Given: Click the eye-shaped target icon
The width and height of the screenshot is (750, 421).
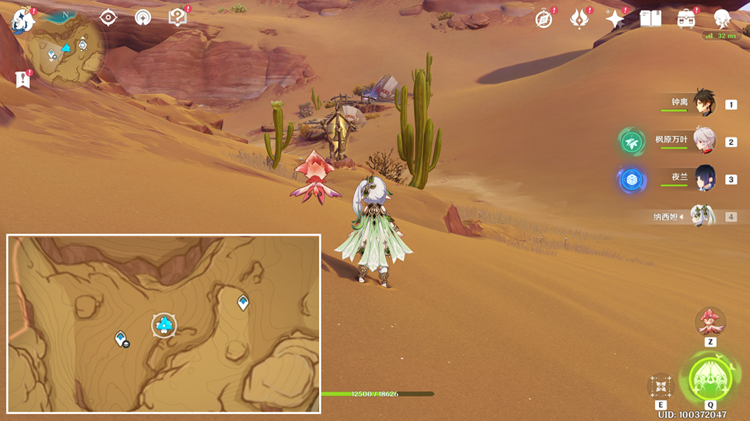Looking at the screenshot, I should 108,17.
